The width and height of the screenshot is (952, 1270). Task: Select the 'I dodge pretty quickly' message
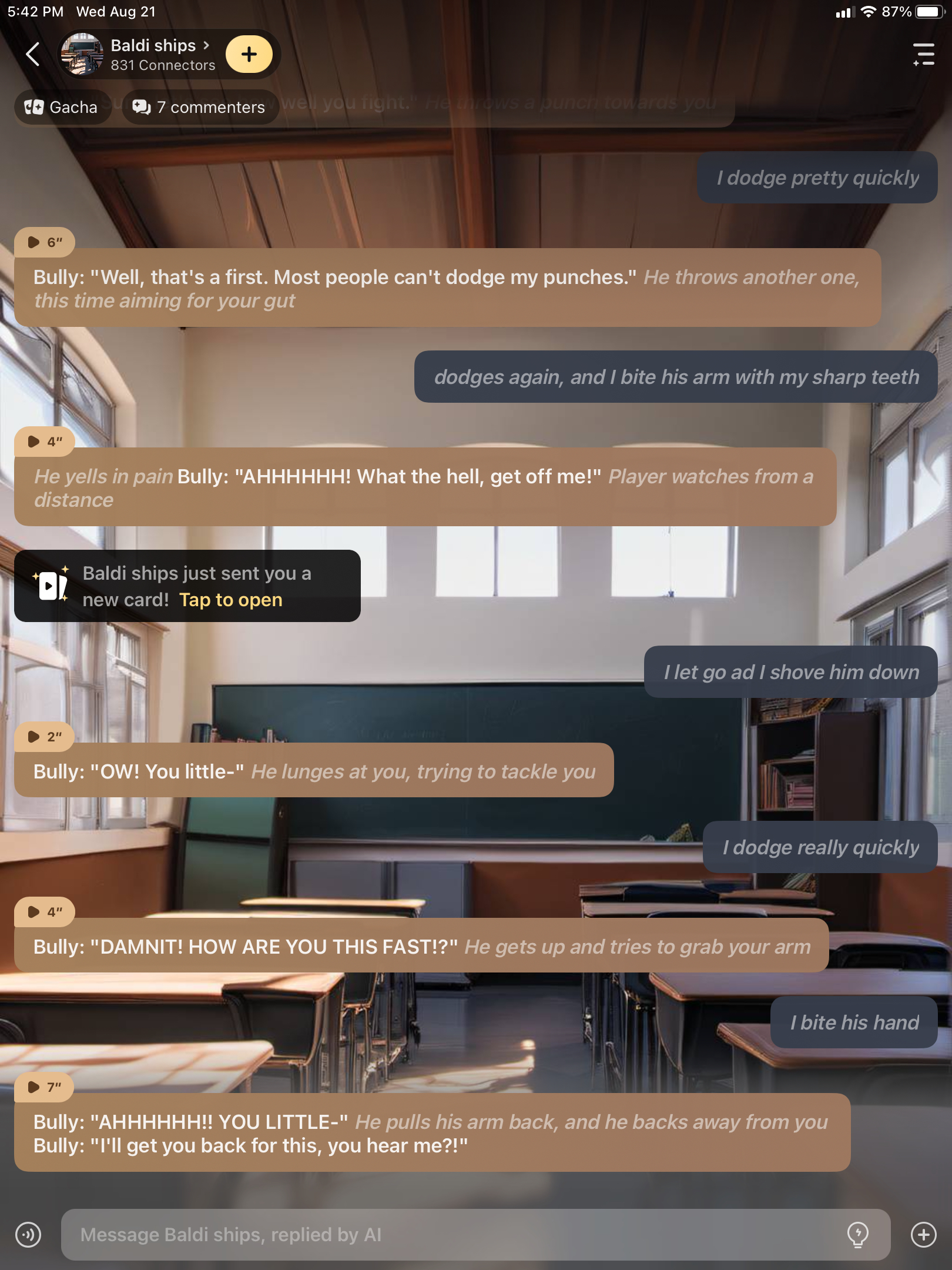(817, 178)
